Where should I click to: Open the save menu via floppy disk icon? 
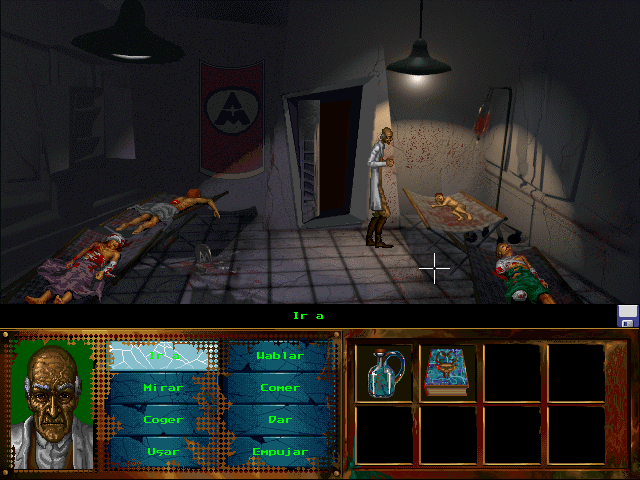628,316
